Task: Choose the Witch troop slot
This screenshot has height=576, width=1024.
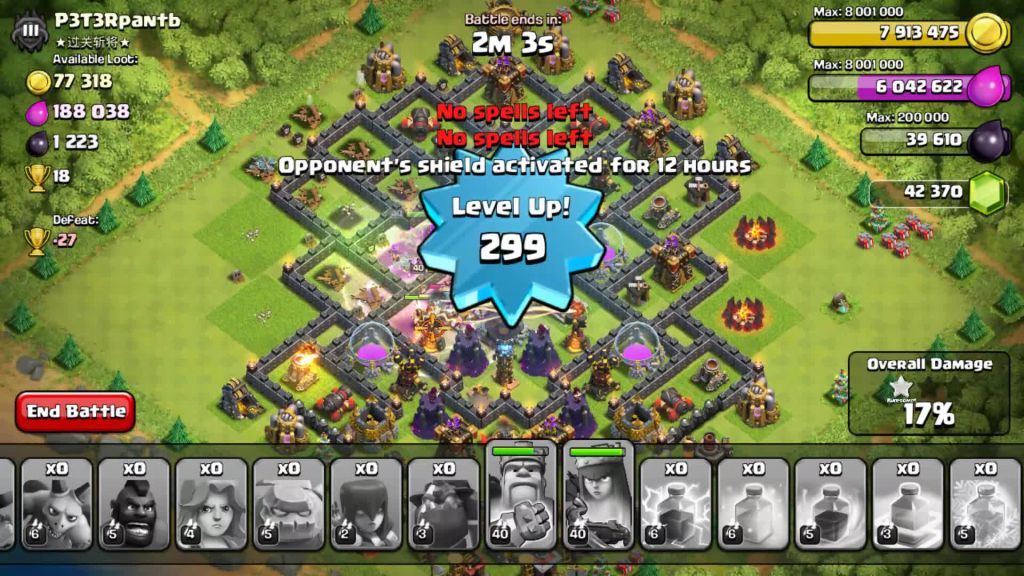Action: pos(366,504)
